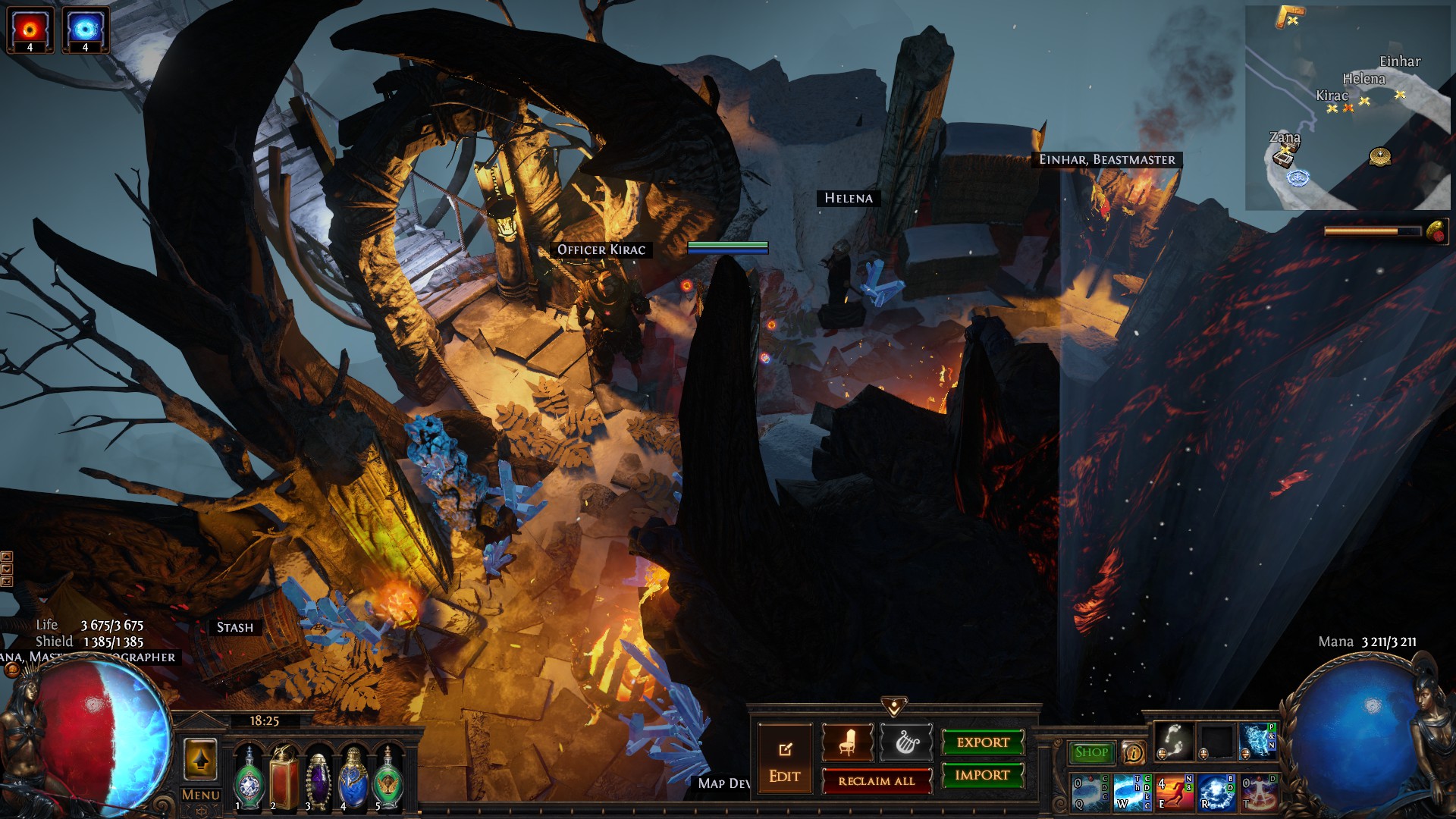Screen dimensions: 1456x819
Task: Use the blue flask in slot 4
Action: 353,779
